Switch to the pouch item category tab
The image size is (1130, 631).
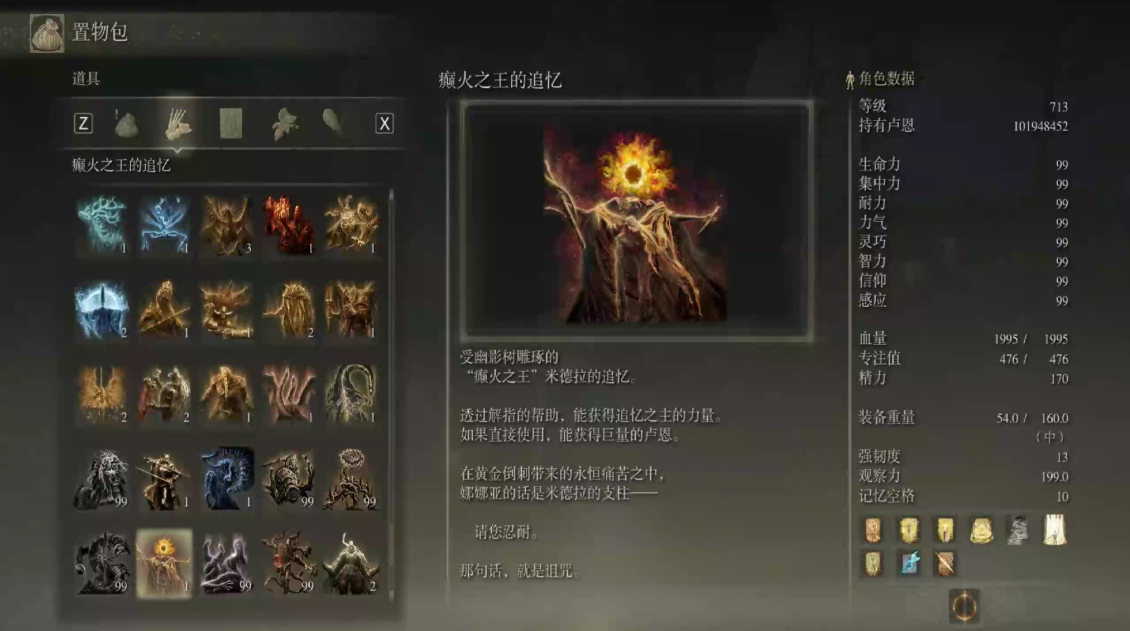126,123
